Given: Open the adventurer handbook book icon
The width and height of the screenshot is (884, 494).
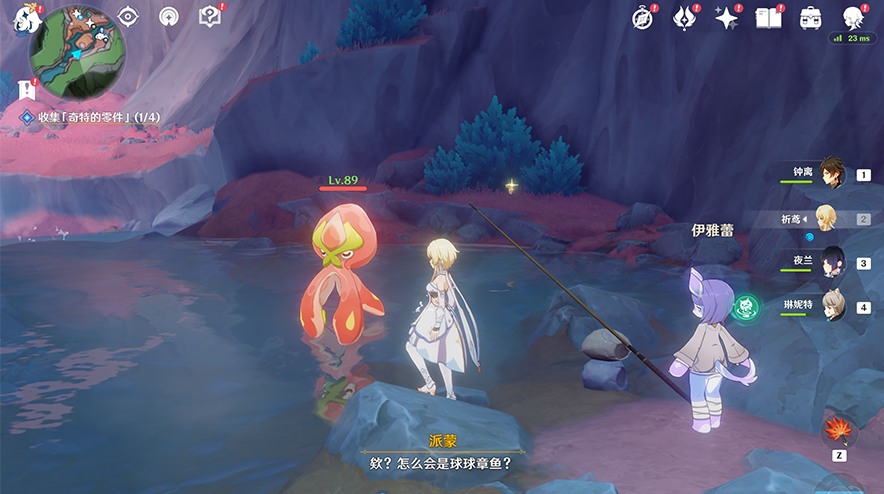Looking at the screenshot, I should [768, 17].
